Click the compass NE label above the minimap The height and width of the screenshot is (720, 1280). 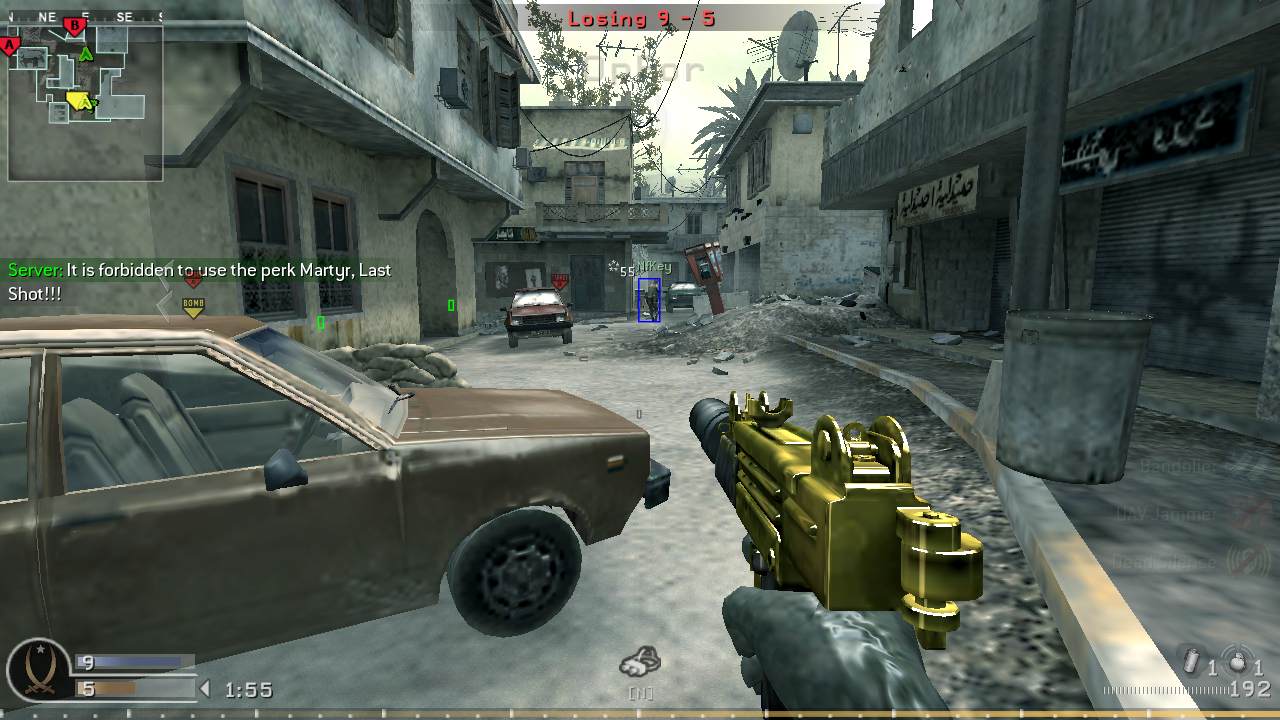tap(46, 14)
